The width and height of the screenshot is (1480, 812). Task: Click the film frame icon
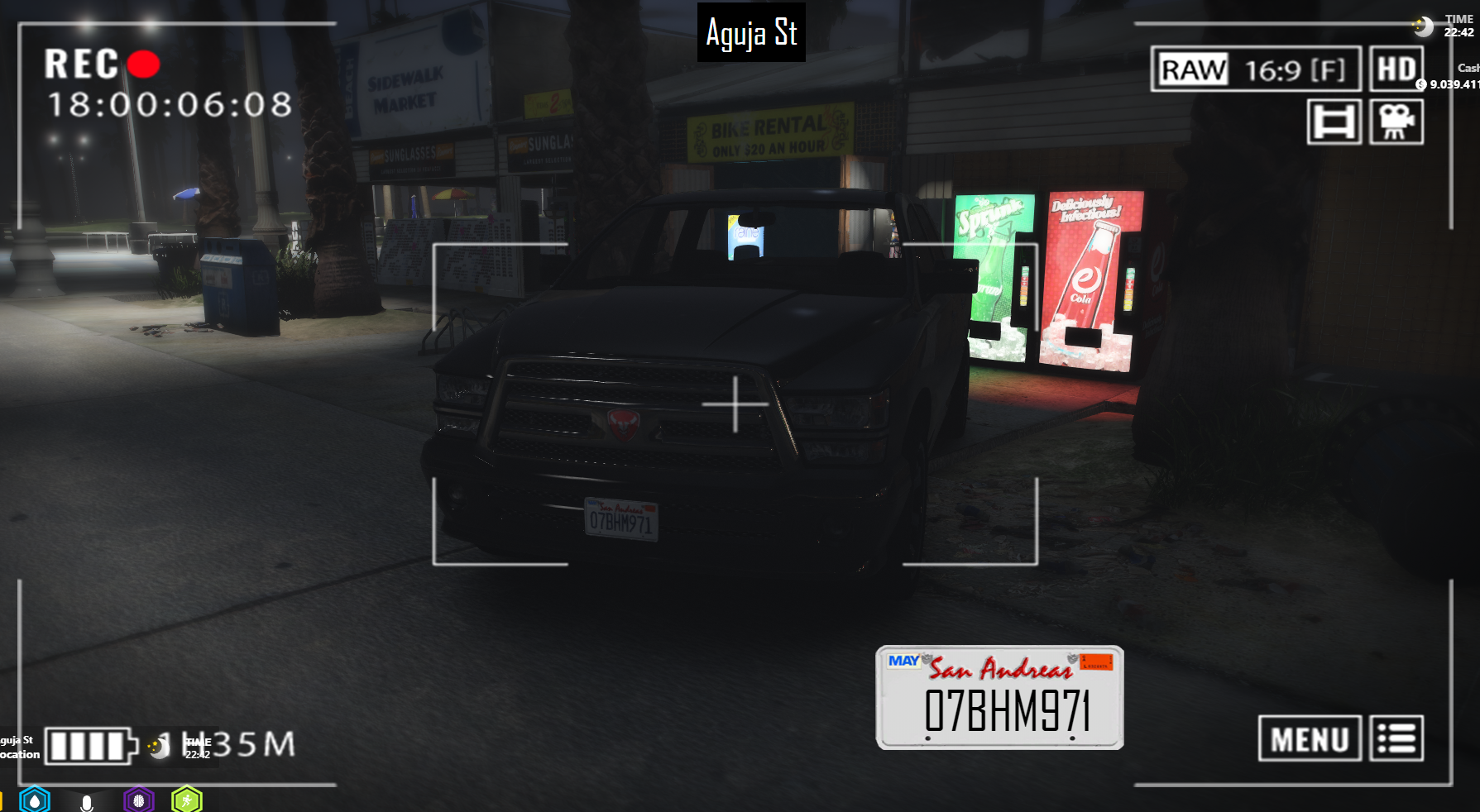[x=1334, y=122]
